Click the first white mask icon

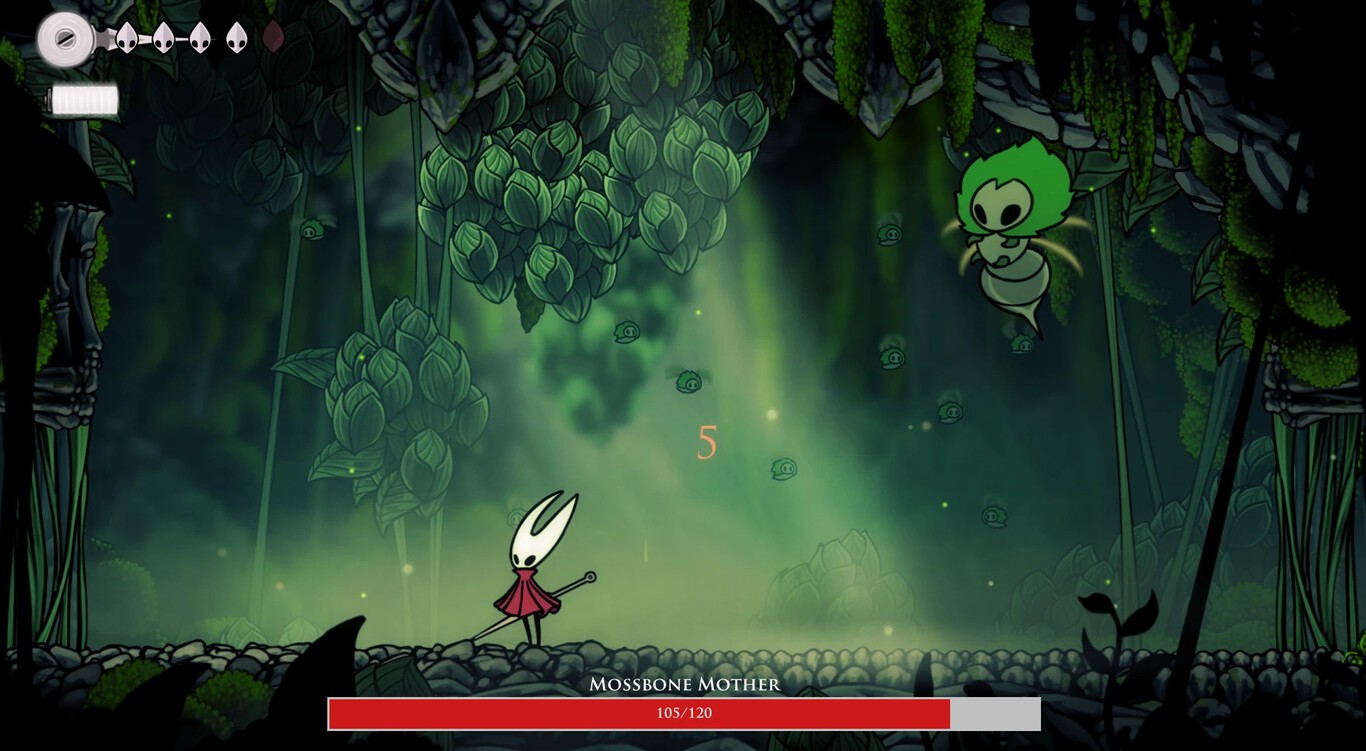pyautogui.click(x=126, y=38)
